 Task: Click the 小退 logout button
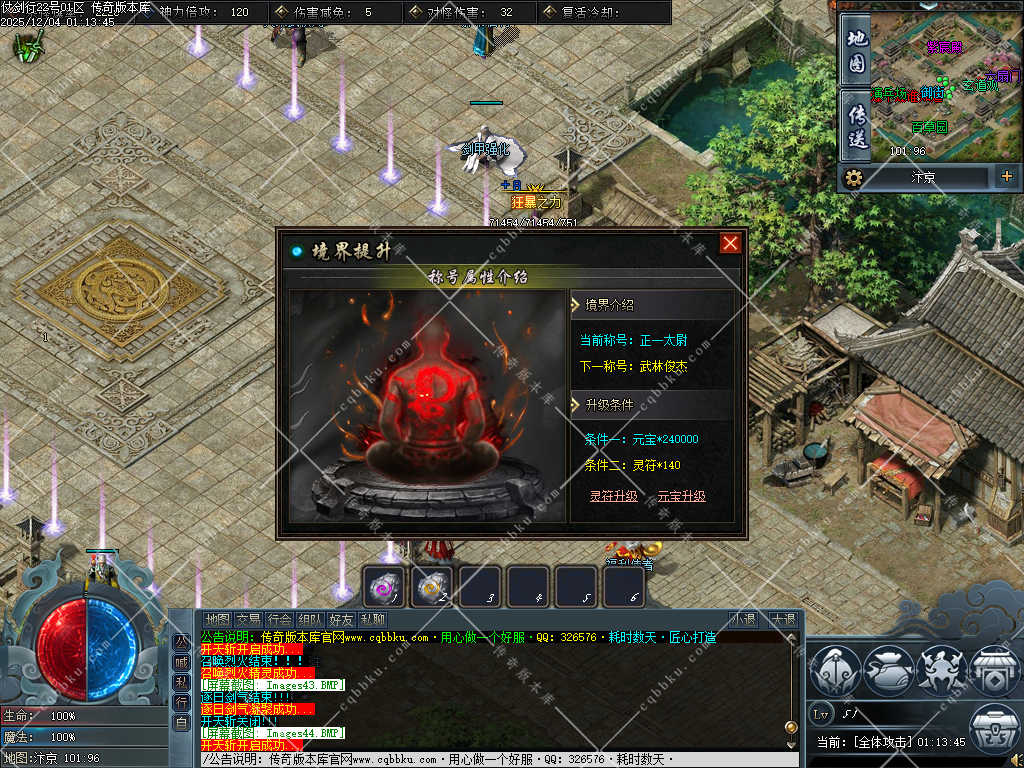tap(743, 620)
